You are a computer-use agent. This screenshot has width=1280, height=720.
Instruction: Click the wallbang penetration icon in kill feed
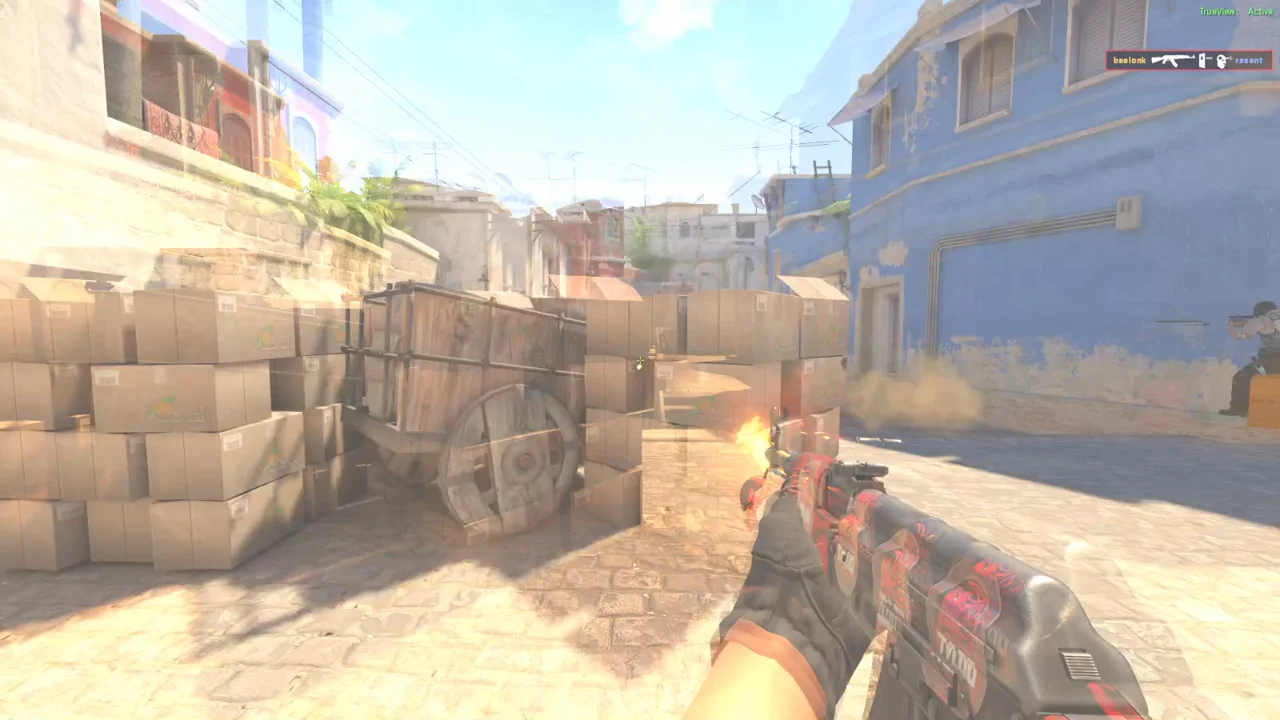(x=1202, y=61)
